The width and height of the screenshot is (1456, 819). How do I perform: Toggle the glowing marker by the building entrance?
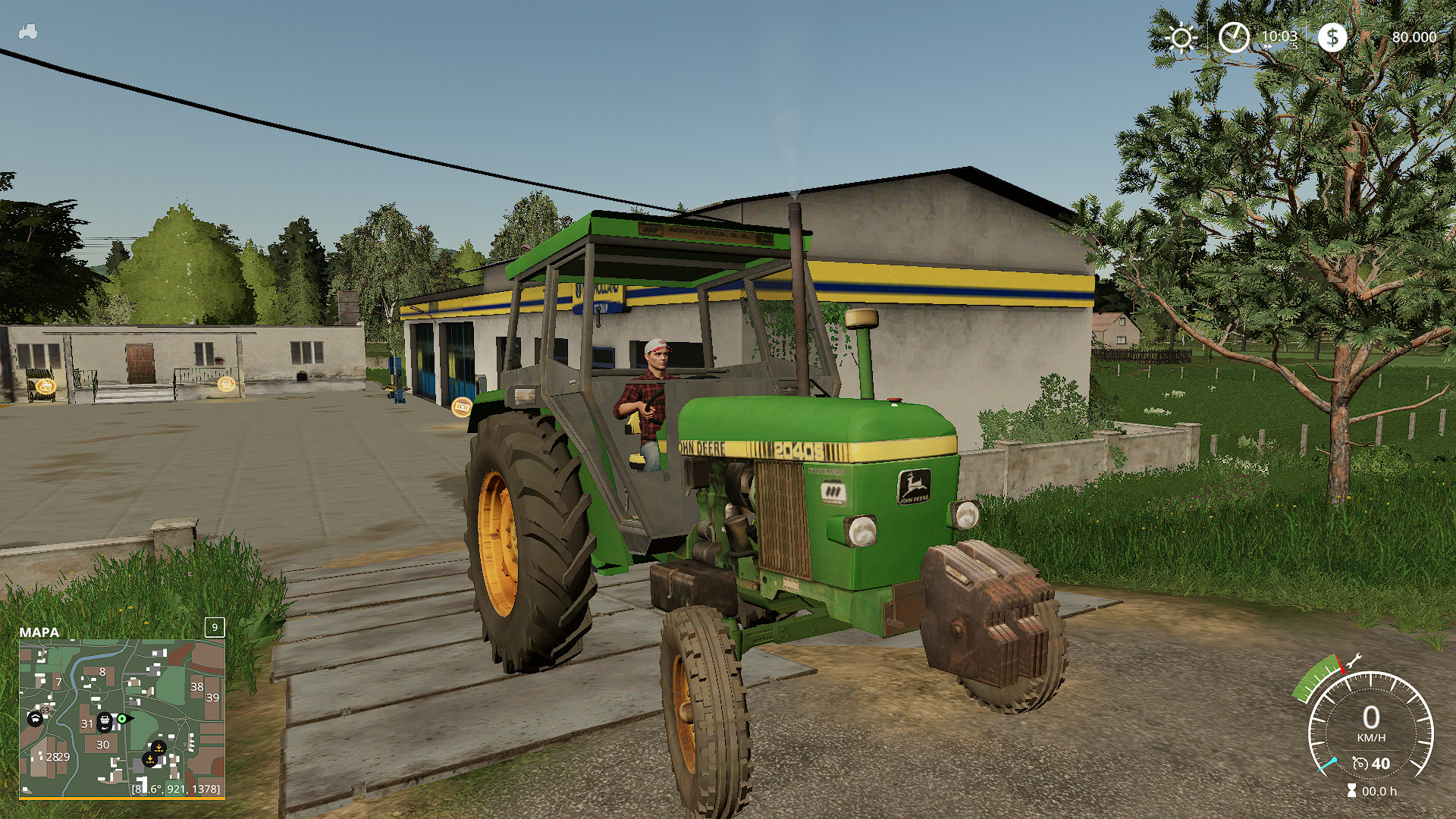coord(226,384)
